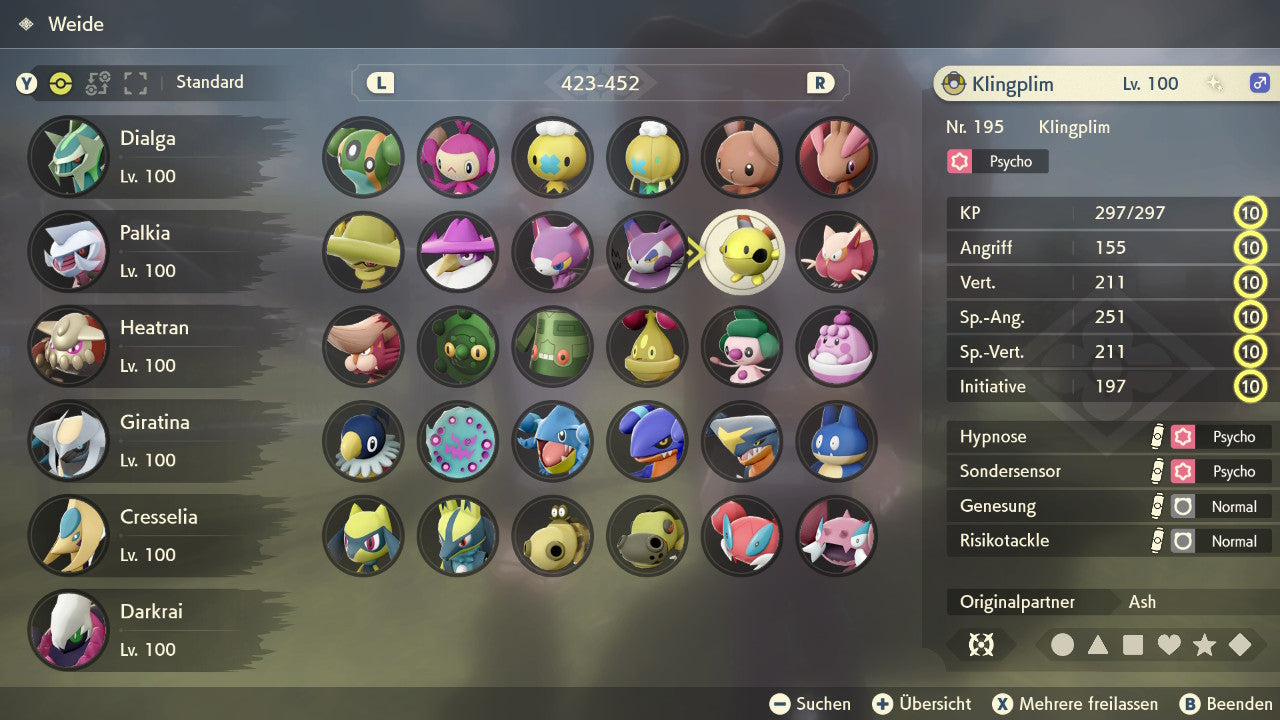Screen dimensions: 1280x720
Task: Choose the Riolu pasture slot
Action: [363, 536]
